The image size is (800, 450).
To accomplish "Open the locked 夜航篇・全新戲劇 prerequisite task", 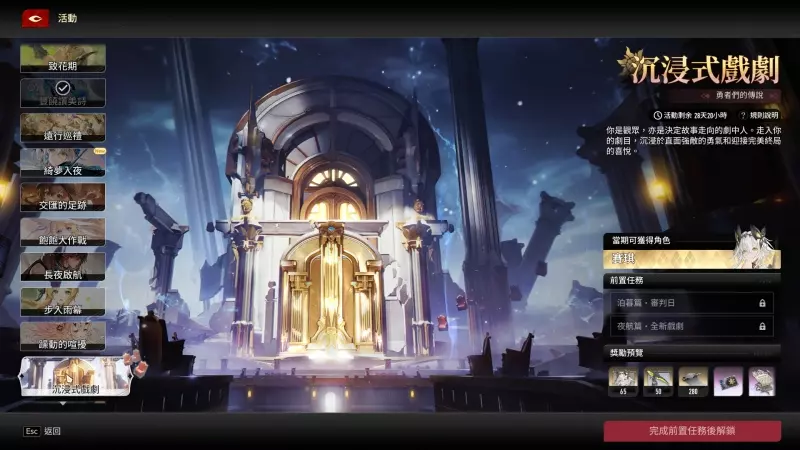I will coord(691,326).
